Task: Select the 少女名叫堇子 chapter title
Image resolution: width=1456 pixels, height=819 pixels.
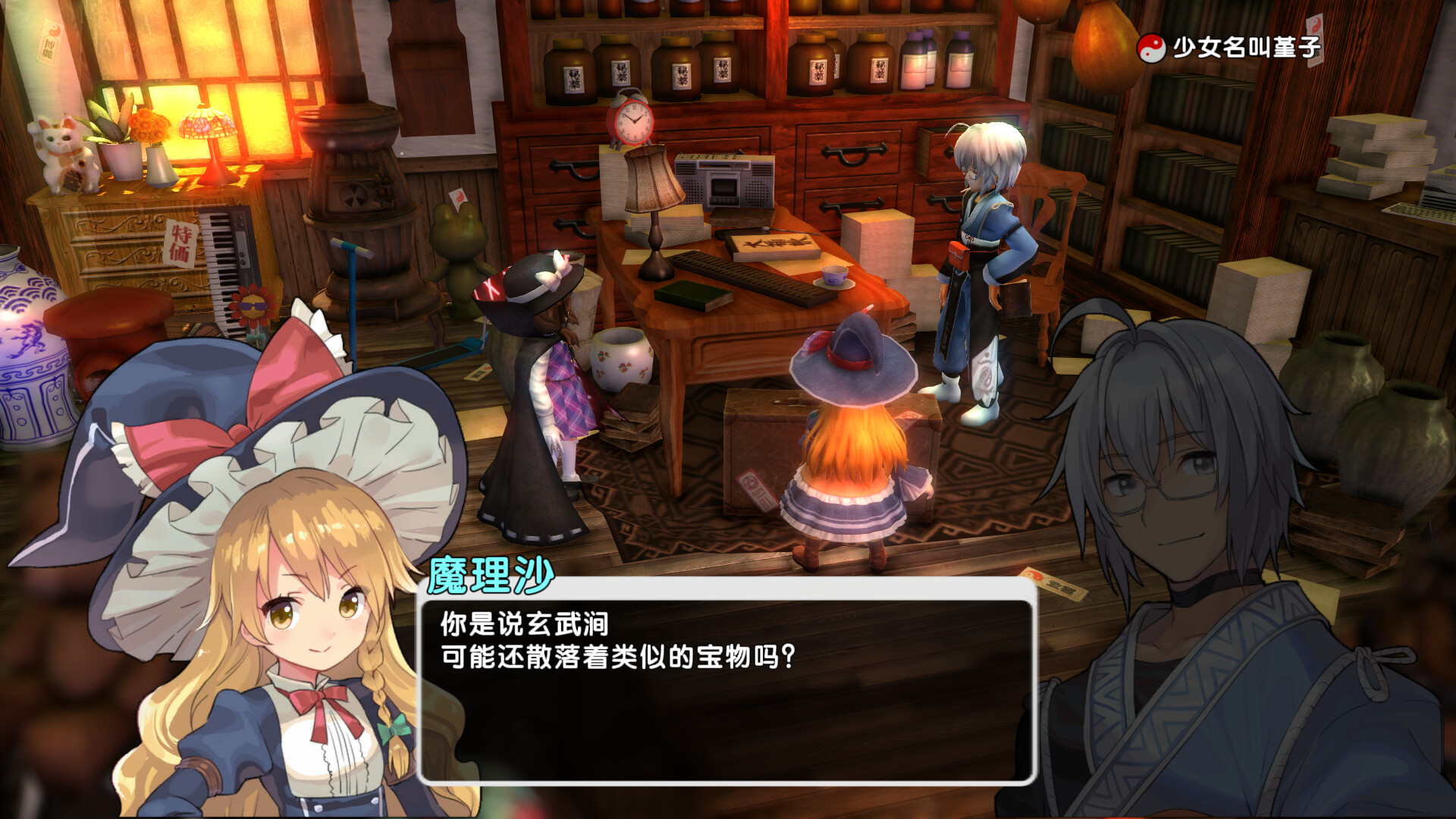Action: 1246,48
